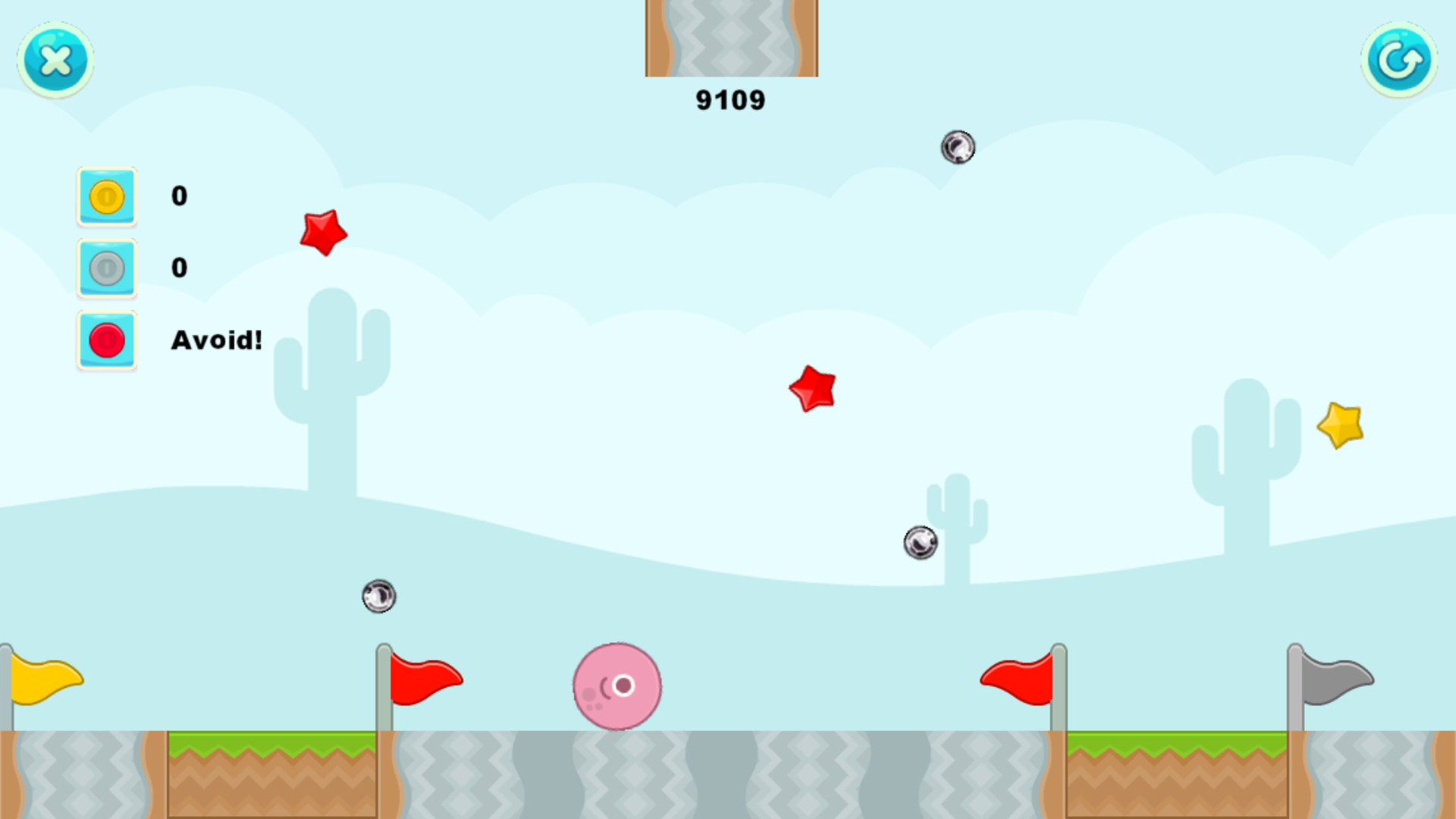Viewport: 1456px width, 819px height.
Task: Click the restart arrow icon
Action: pyautogui.click(x=1399, y=60)
